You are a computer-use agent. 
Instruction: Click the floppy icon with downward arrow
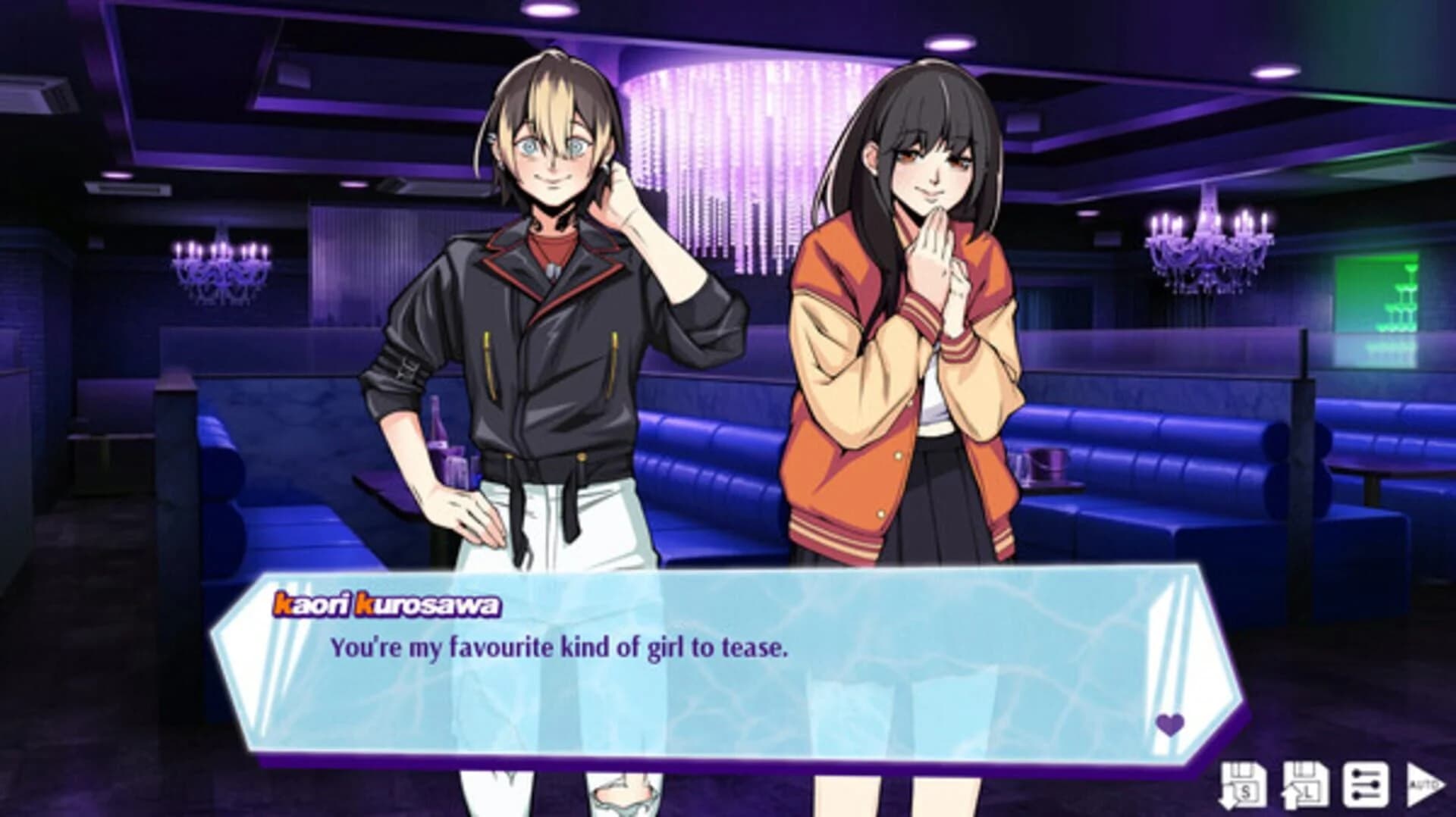pyautogui.click(x=1244, y=784)
